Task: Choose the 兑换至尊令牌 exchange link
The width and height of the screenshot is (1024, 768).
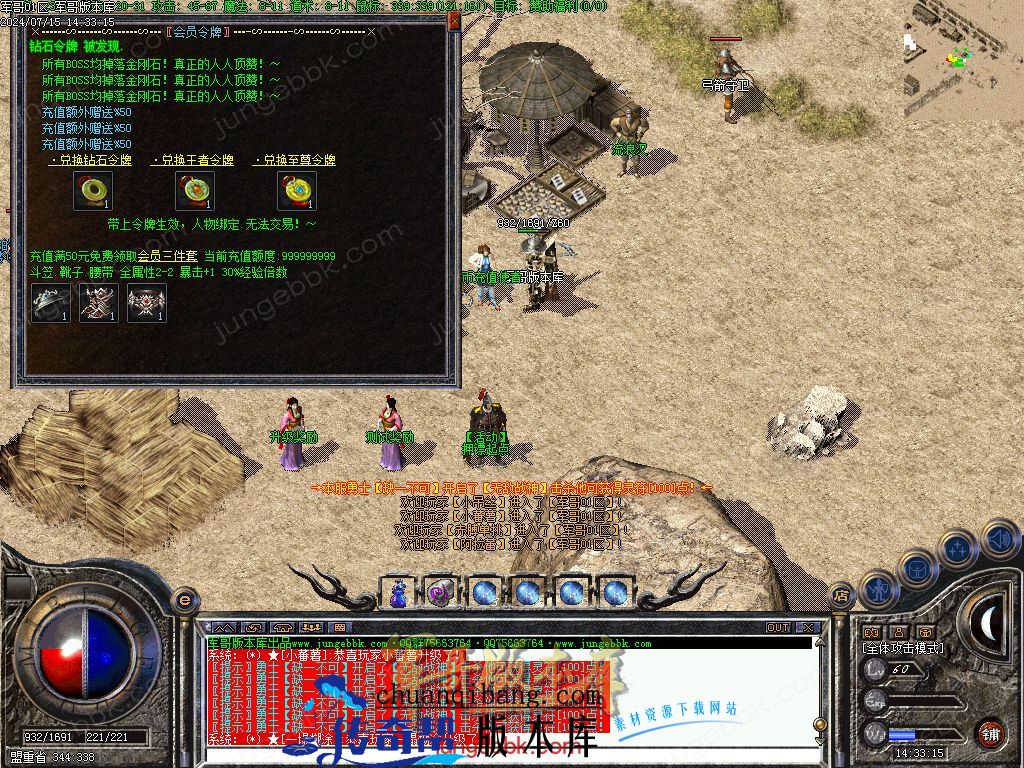Action: click(x=297, y=160)
